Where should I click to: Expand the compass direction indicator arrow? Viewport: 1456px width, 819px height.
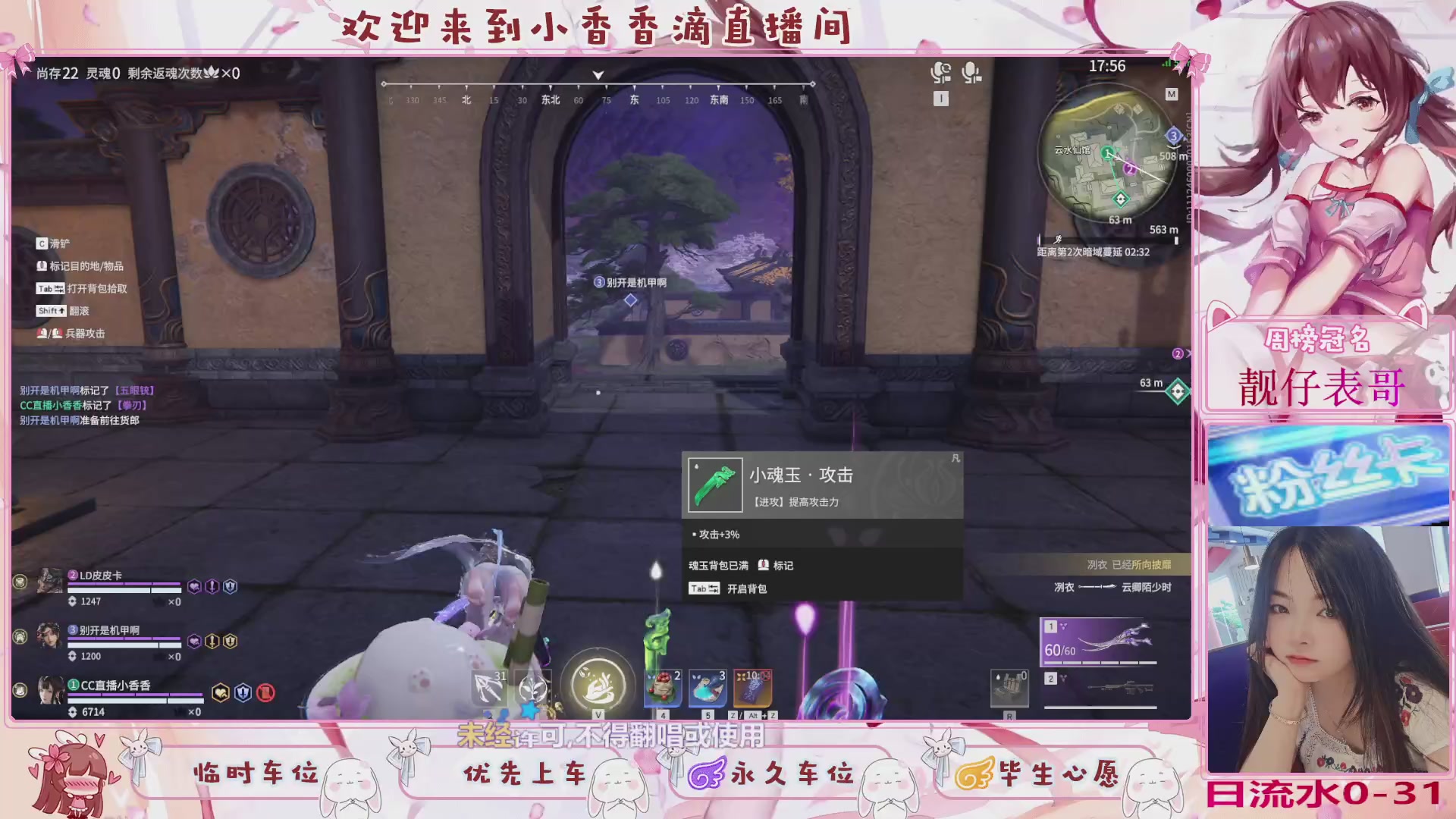pyautogui.click(x=598, y=75)
